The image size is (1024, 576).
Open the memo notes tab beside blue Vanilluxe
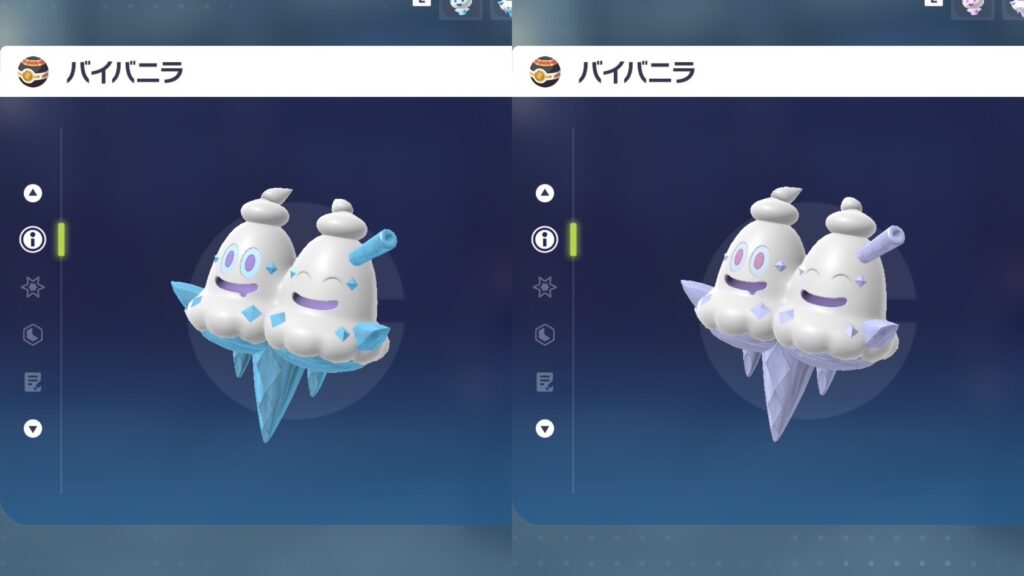33,381
